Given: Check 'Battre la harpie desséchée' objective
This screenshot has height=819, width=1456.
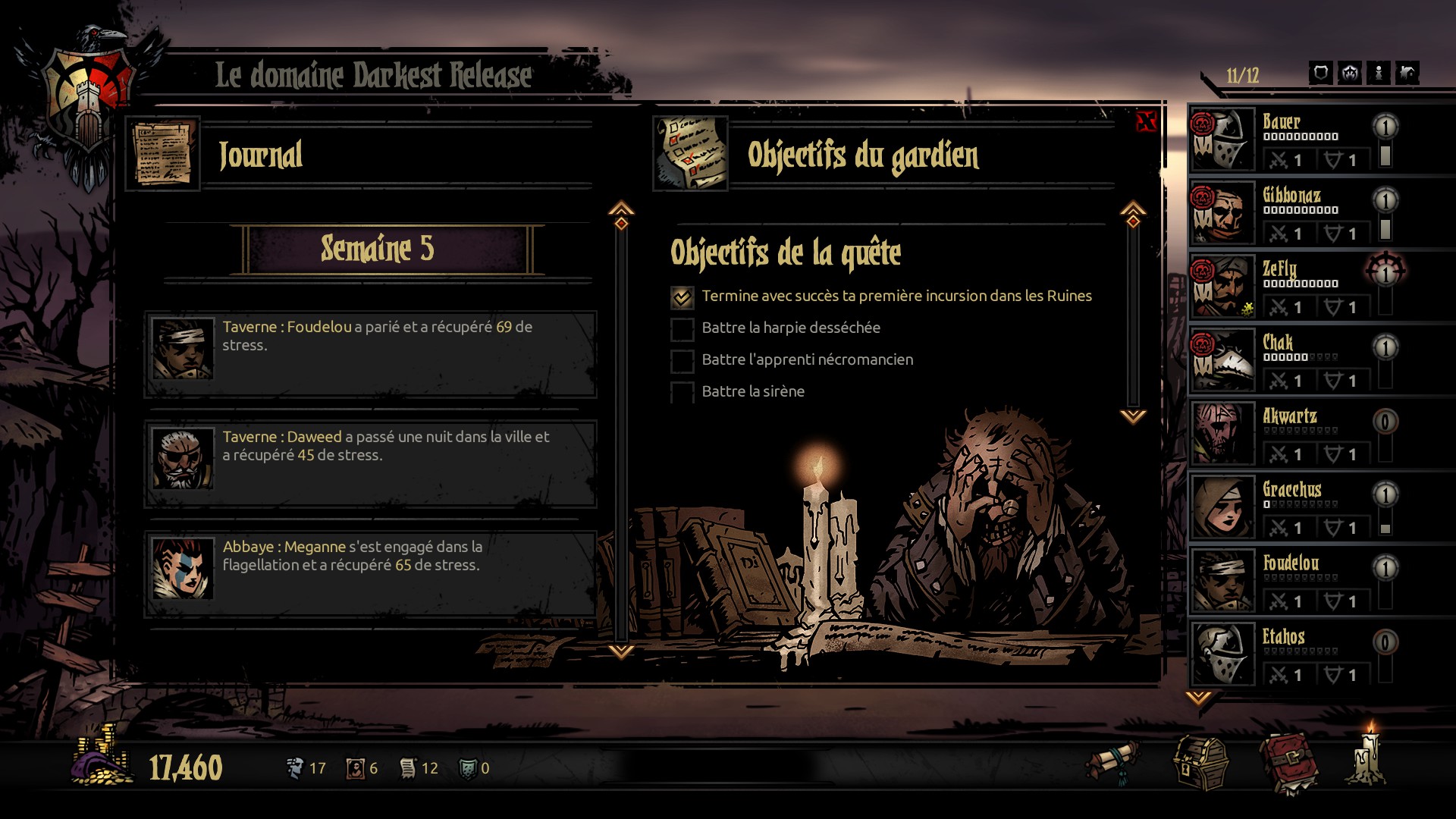Looking at the screenshot, I should pos(681,328).
